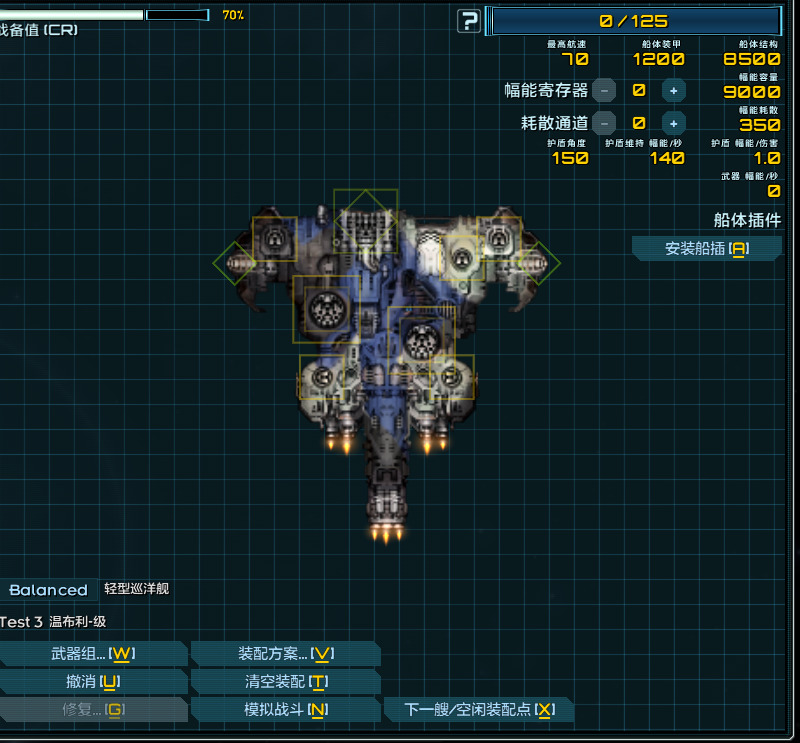Select the Balanced variant name field
The image size is (800, 743).
(48, 590)
